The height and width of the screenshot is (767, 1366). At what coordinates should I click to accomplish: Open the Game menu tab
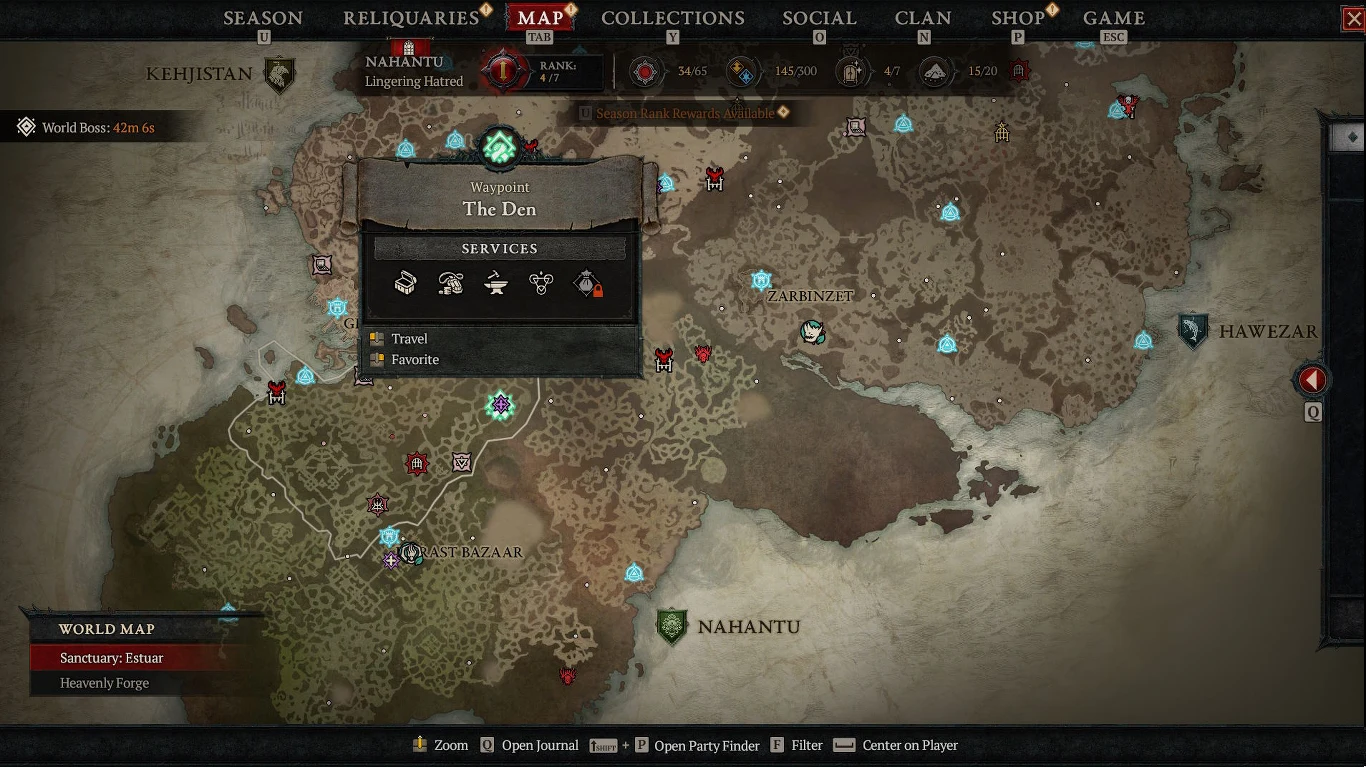(x=1114, y=18)
